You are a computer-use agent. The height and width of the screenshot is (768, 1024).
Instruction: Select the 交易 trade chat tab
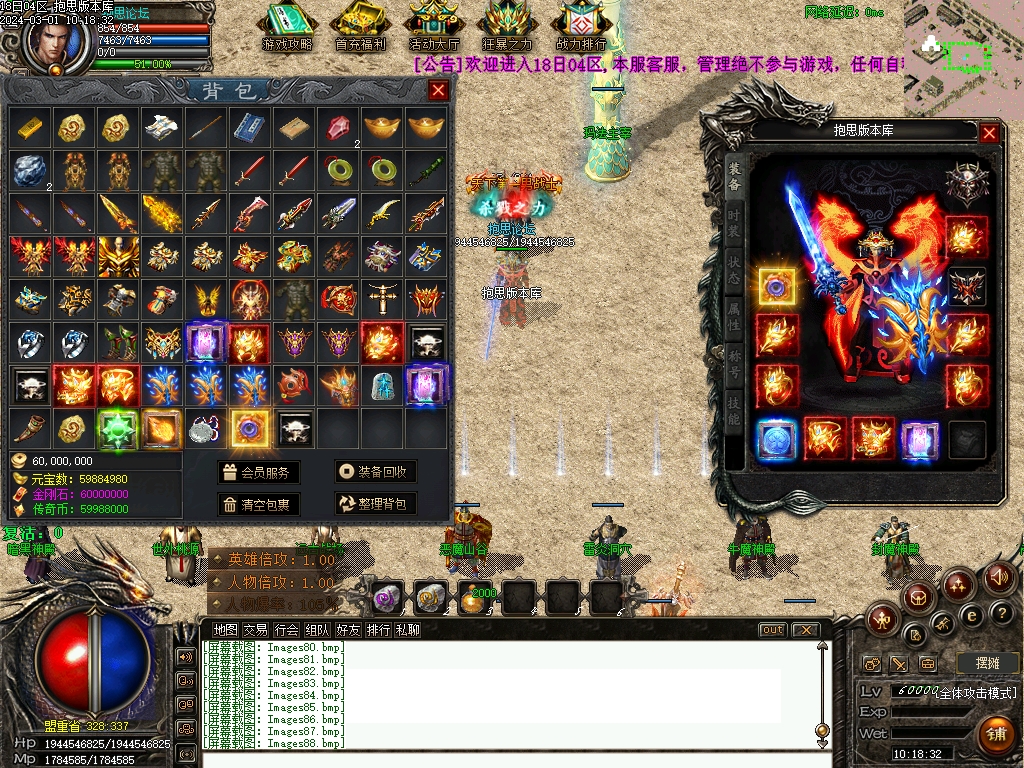coord(255,630)
